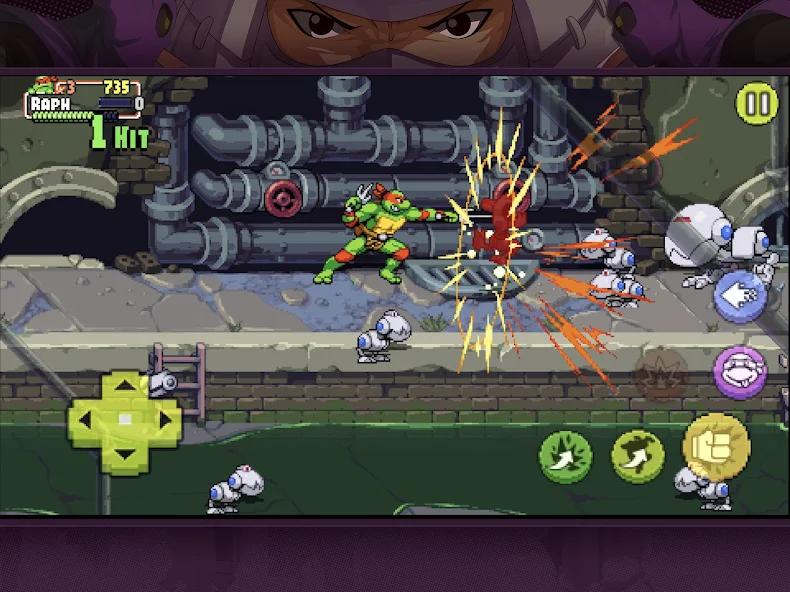Tap the yellow fist attack button
The image size is (790, 592).
tap(716, 446)
